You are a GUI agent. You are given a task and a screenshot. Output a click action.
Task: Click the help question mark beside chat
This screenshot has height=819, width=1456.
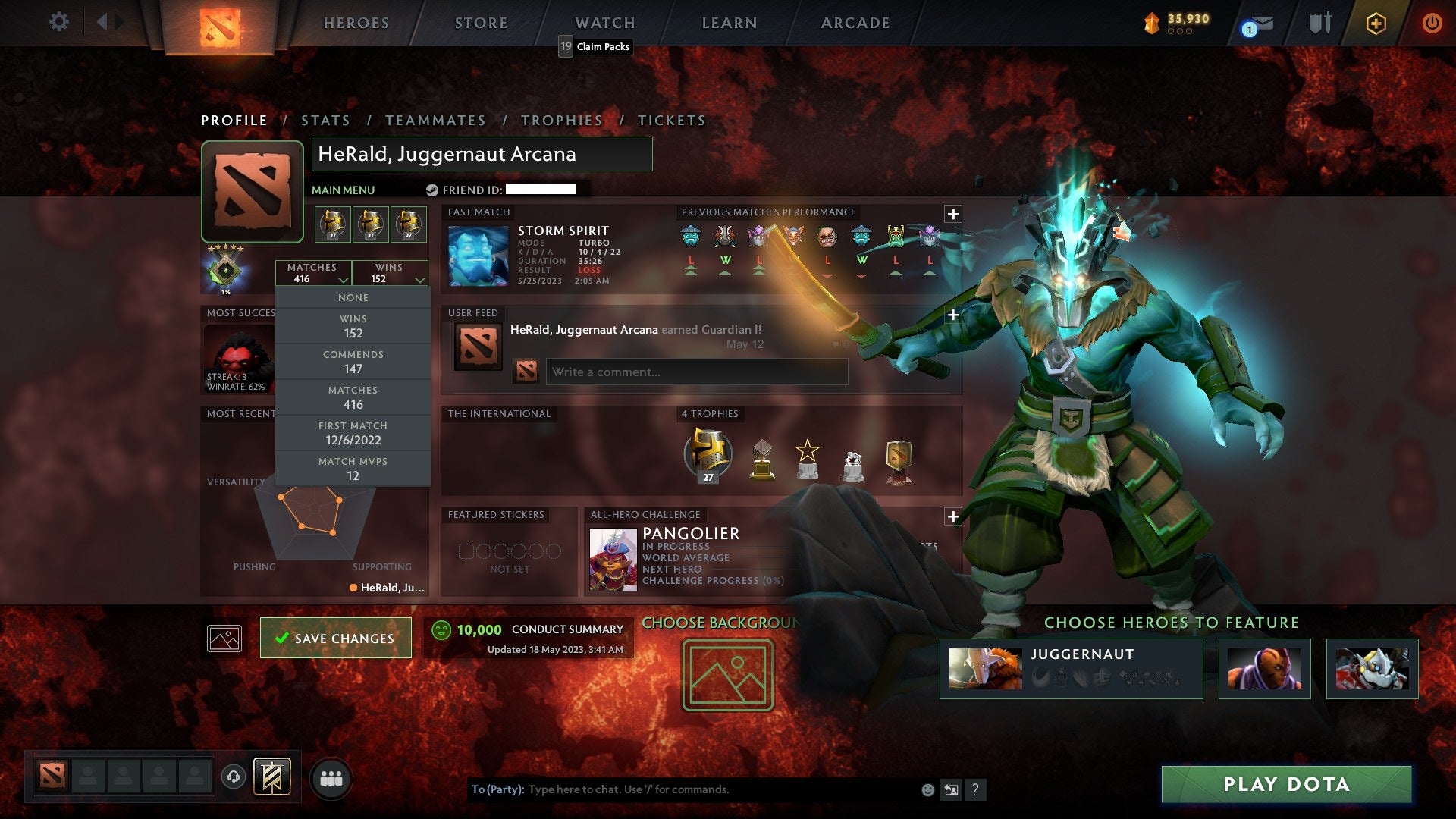click(976, 789)
